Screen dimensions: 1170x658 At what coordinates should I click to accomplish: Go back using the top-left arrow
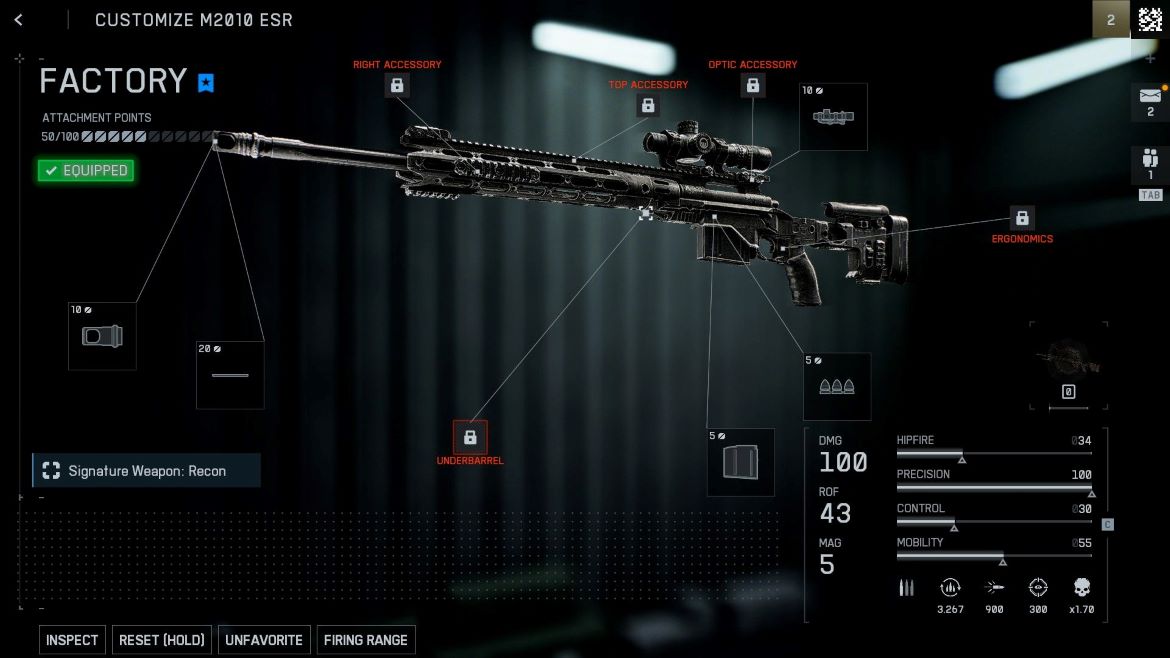point(19,20)
